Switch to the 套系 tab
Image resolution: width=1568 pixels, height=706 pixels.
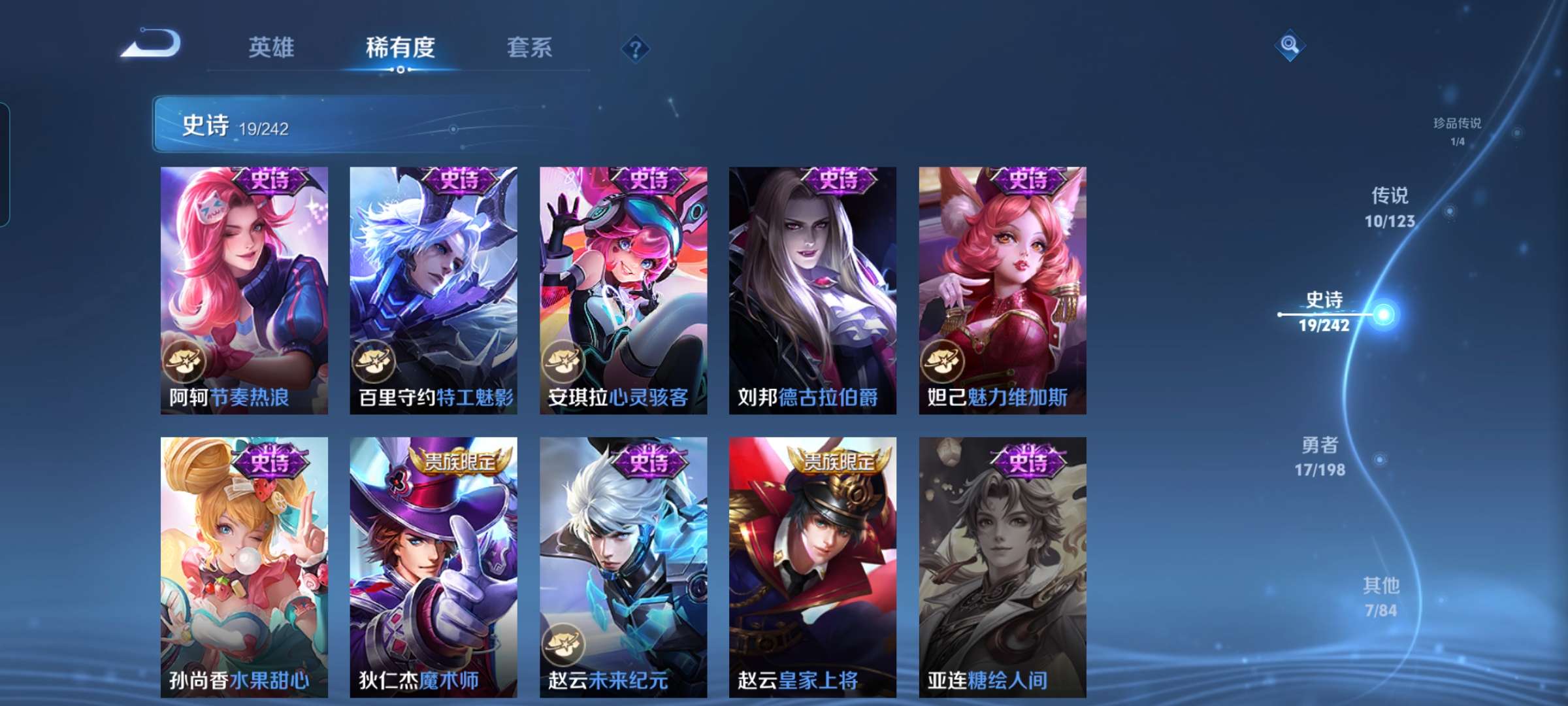pos(530,46)
